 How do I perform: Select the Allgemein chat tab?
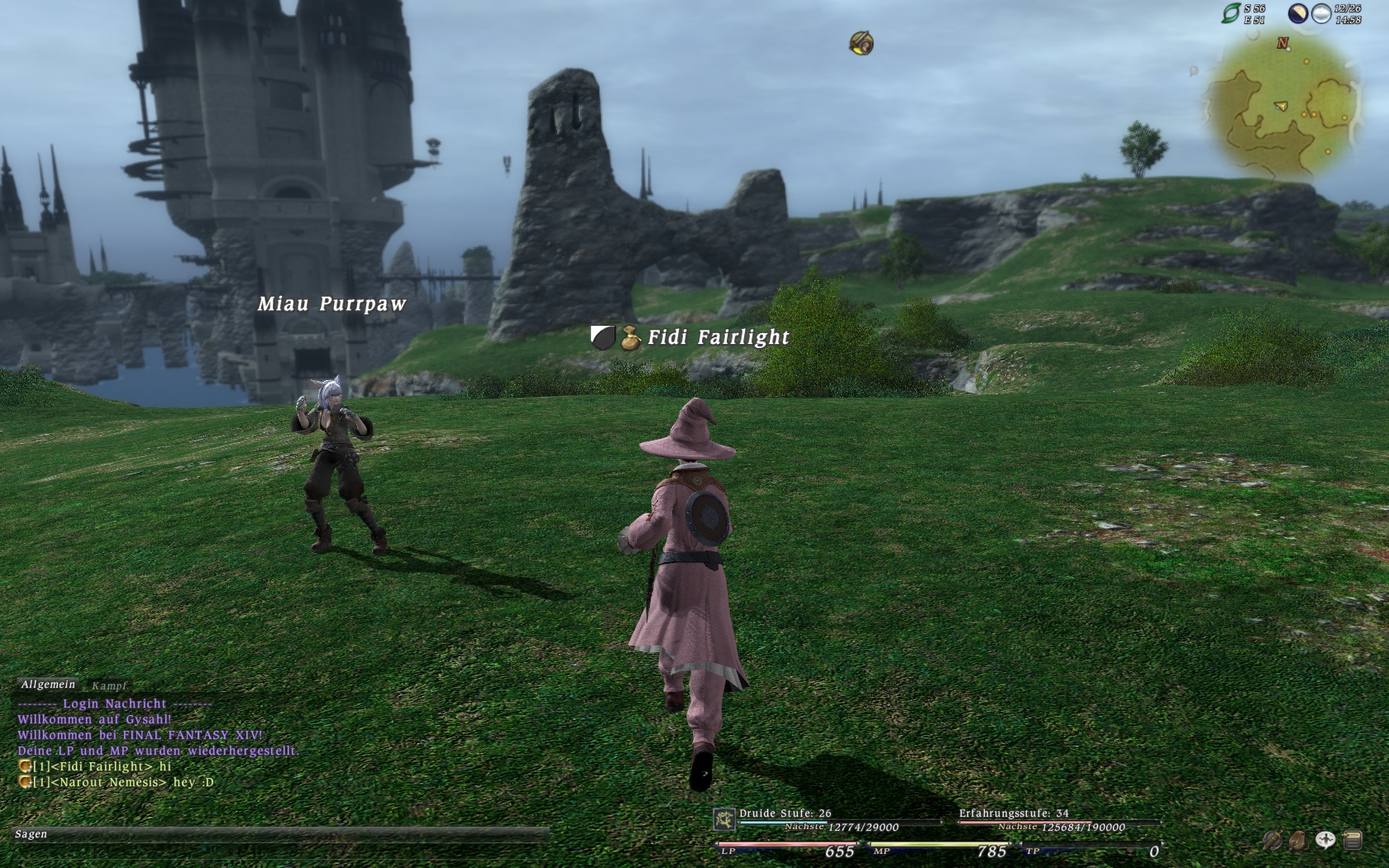pyautogui.click(x=48, y=684)
